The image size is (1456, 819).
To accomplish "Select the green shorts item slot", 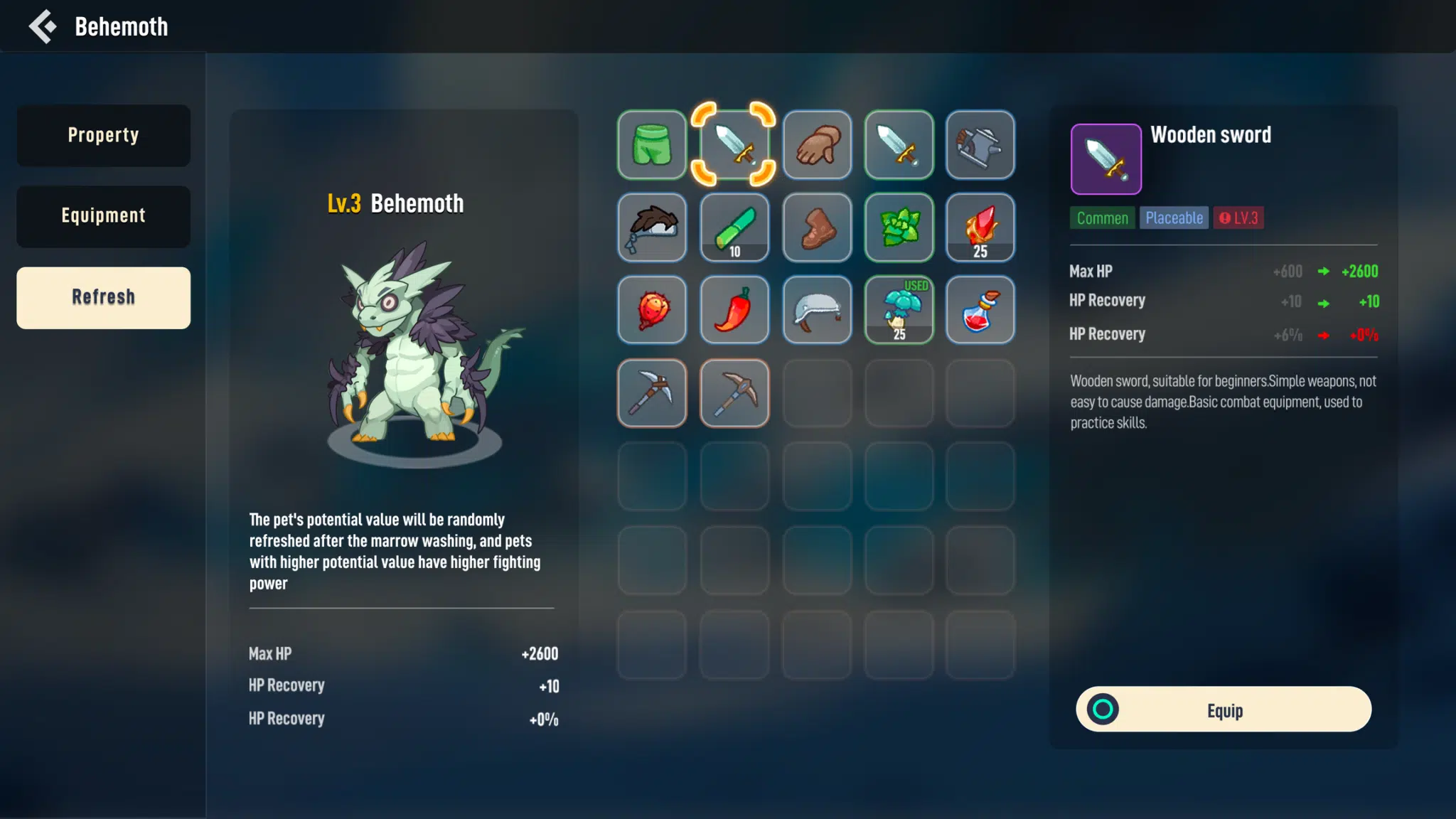I will tap(652, 144).
